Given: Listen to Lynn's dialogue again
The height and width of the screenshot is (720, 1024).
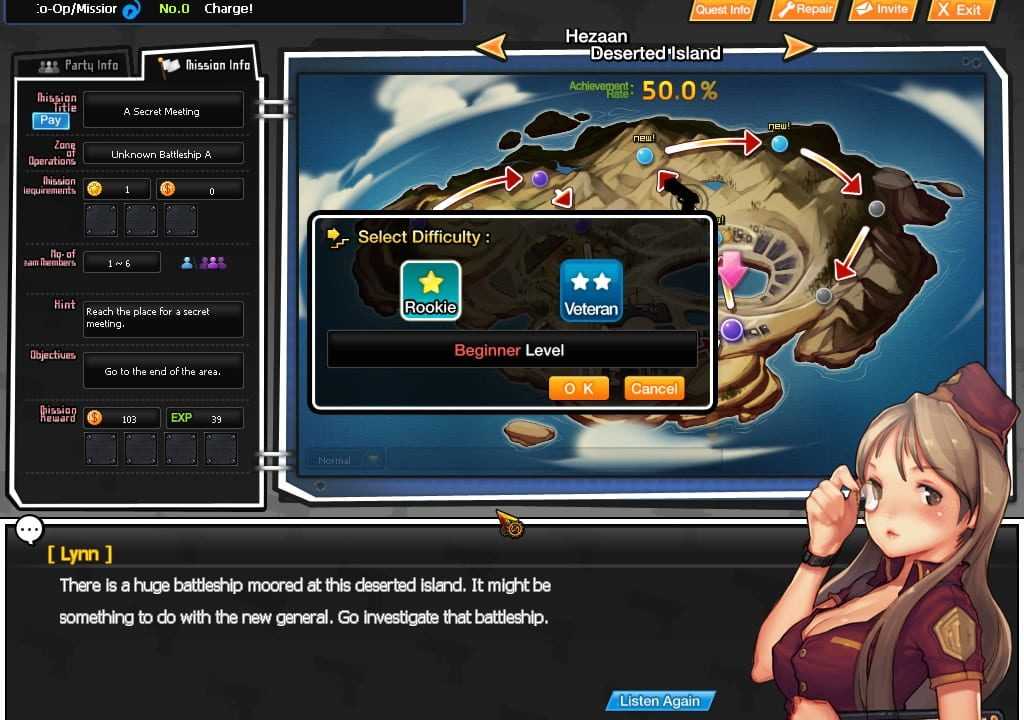Looking at the screenshot, I should tap(659, 701).
